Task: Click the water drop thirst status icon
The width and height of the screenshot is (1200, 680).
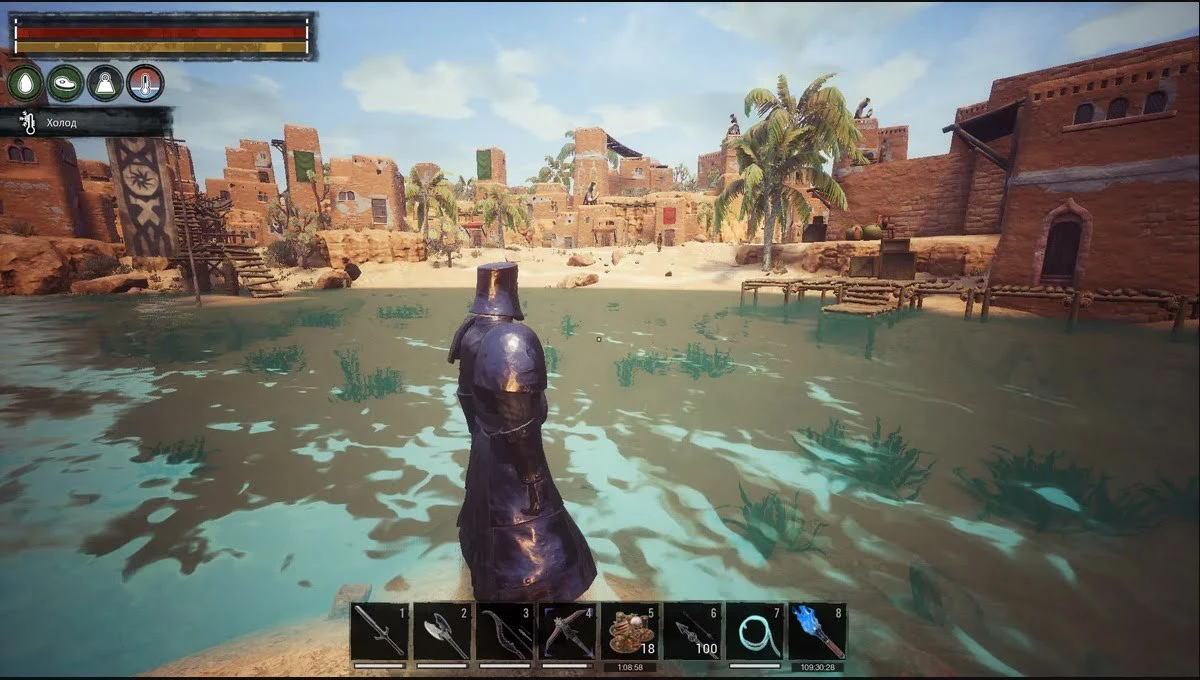Action: [x=25, y=83]
